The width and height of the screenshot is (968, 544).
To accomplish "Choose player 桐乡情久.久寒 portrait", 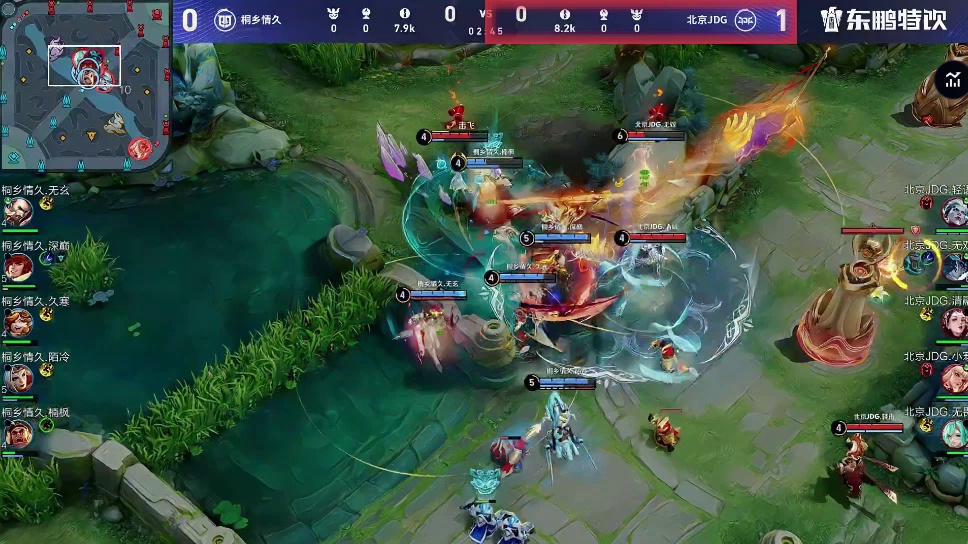I will [16, 322].
